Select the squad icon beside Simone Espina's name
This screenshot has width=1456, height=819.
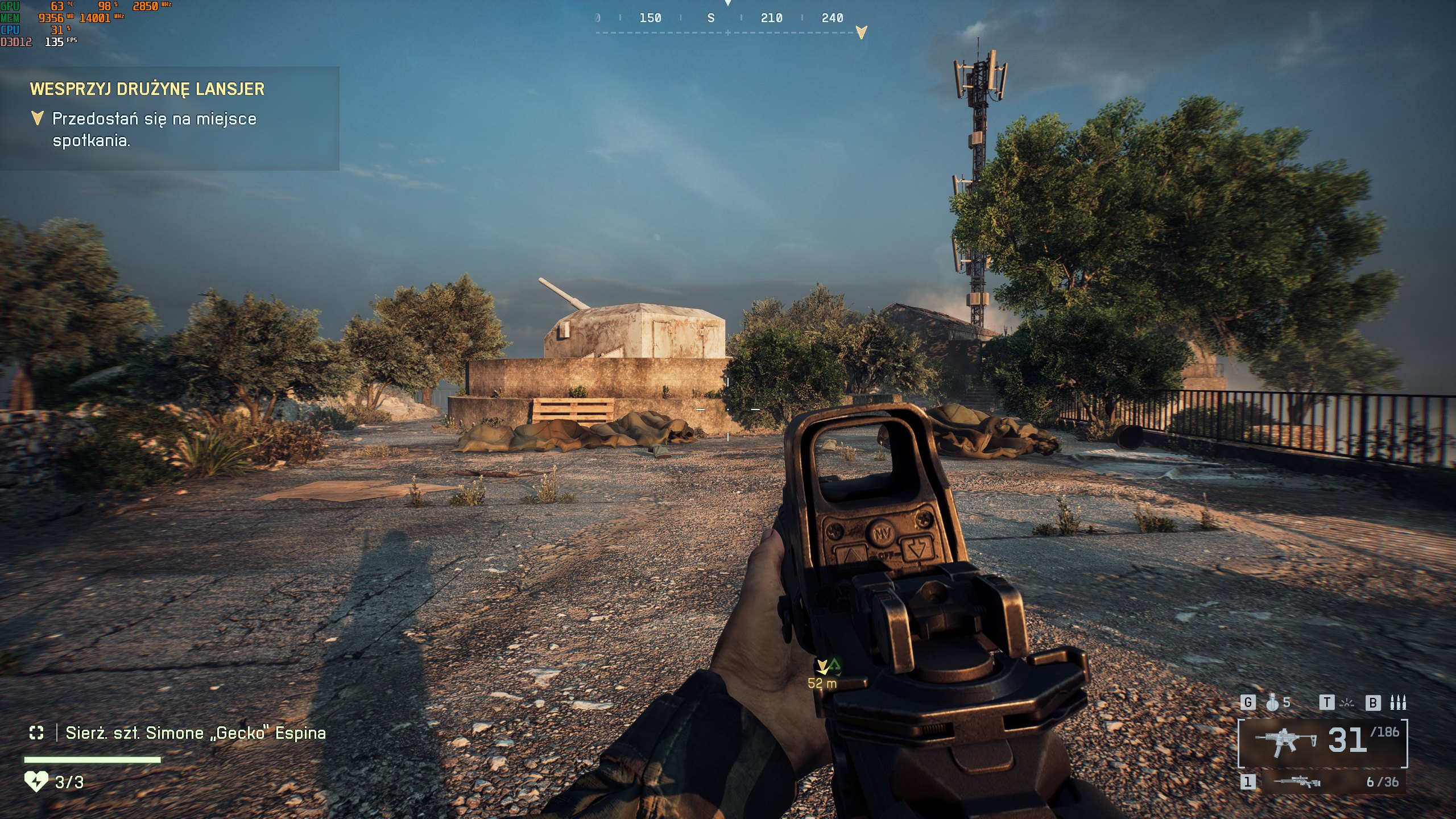click(x=36, y=733)
